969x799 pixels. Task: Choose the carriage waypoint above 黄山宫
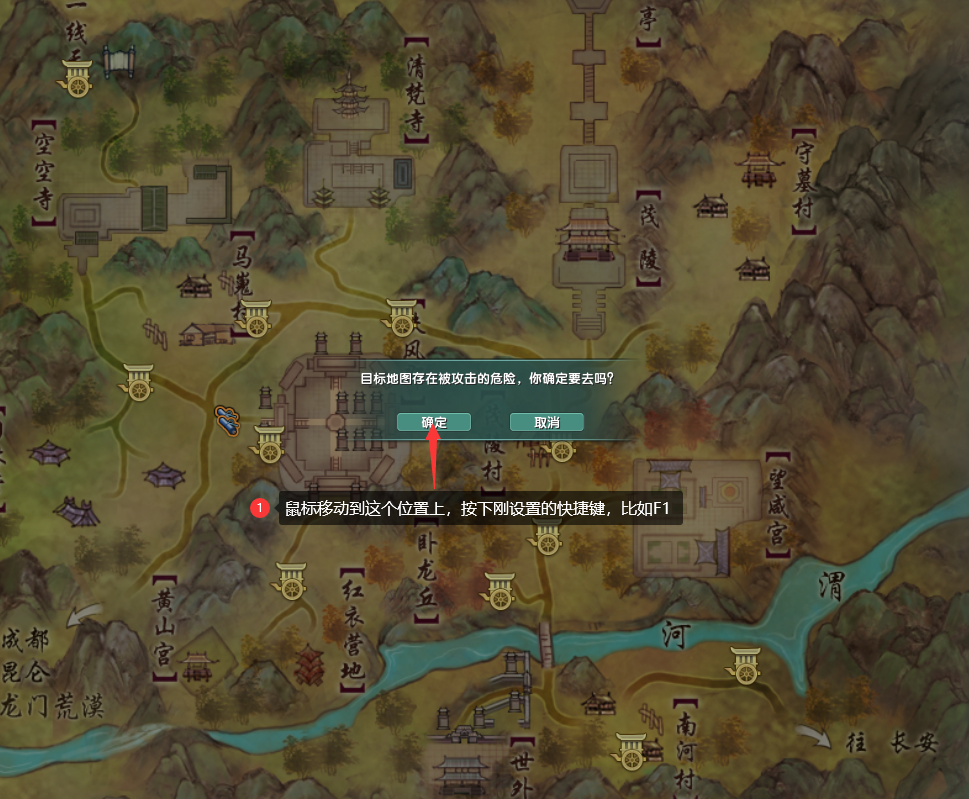(x=291, y=580)
